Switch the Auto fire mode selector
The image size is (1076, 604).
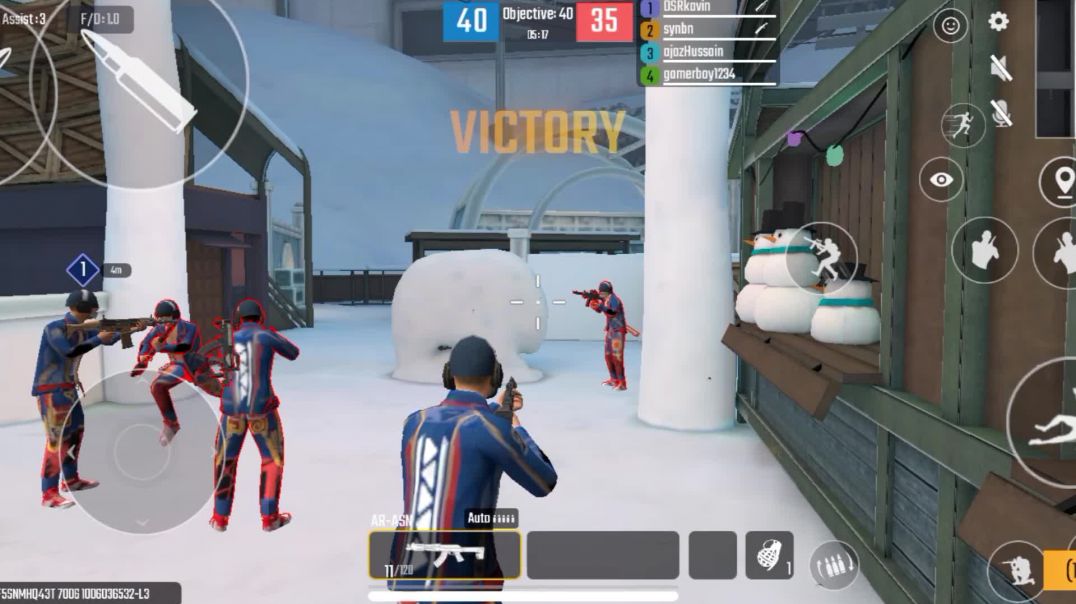[x=491, y=518]
